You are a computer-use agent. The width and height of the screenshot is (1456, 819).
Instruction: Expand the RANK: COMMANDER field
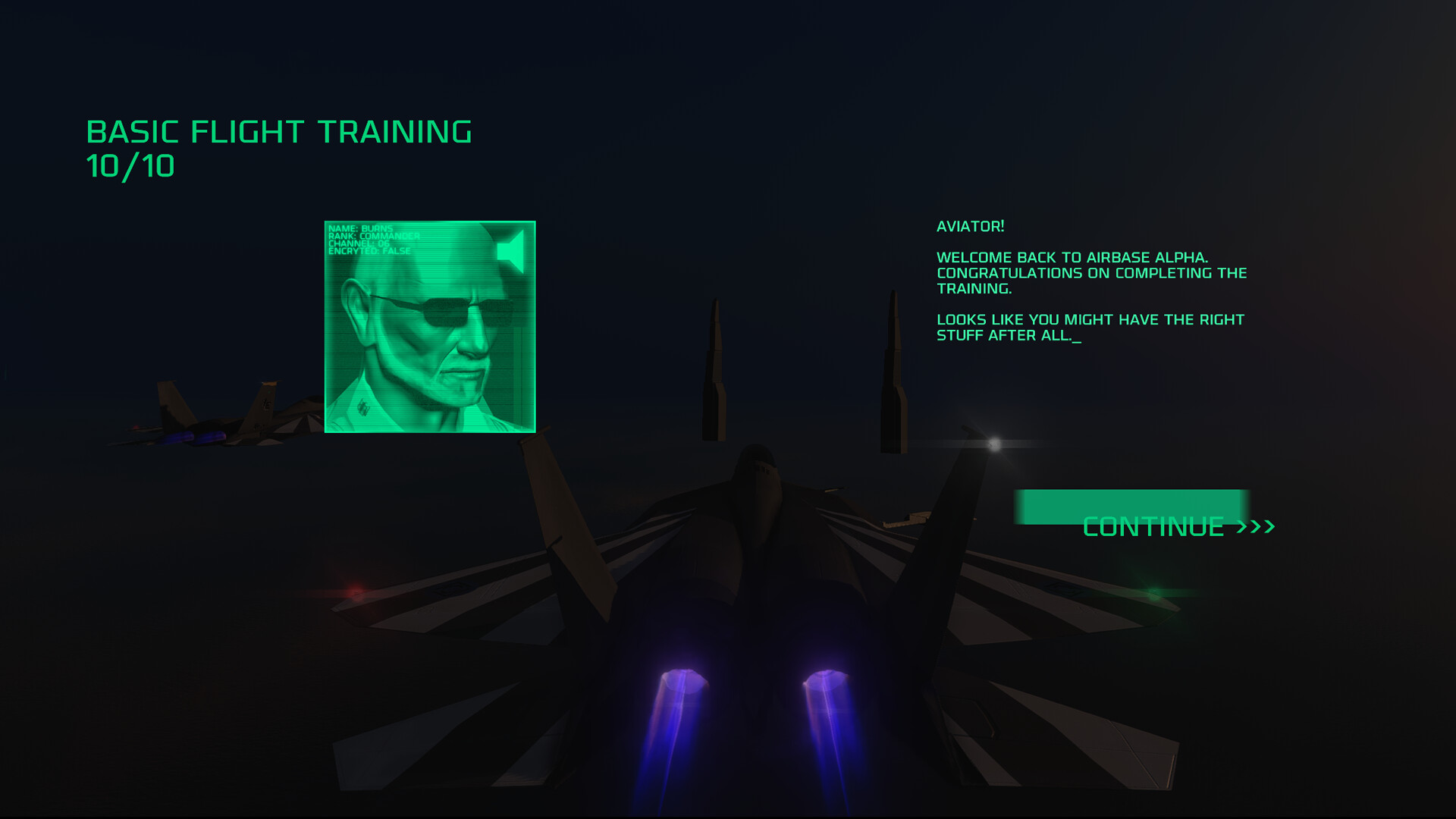point(375,237)
